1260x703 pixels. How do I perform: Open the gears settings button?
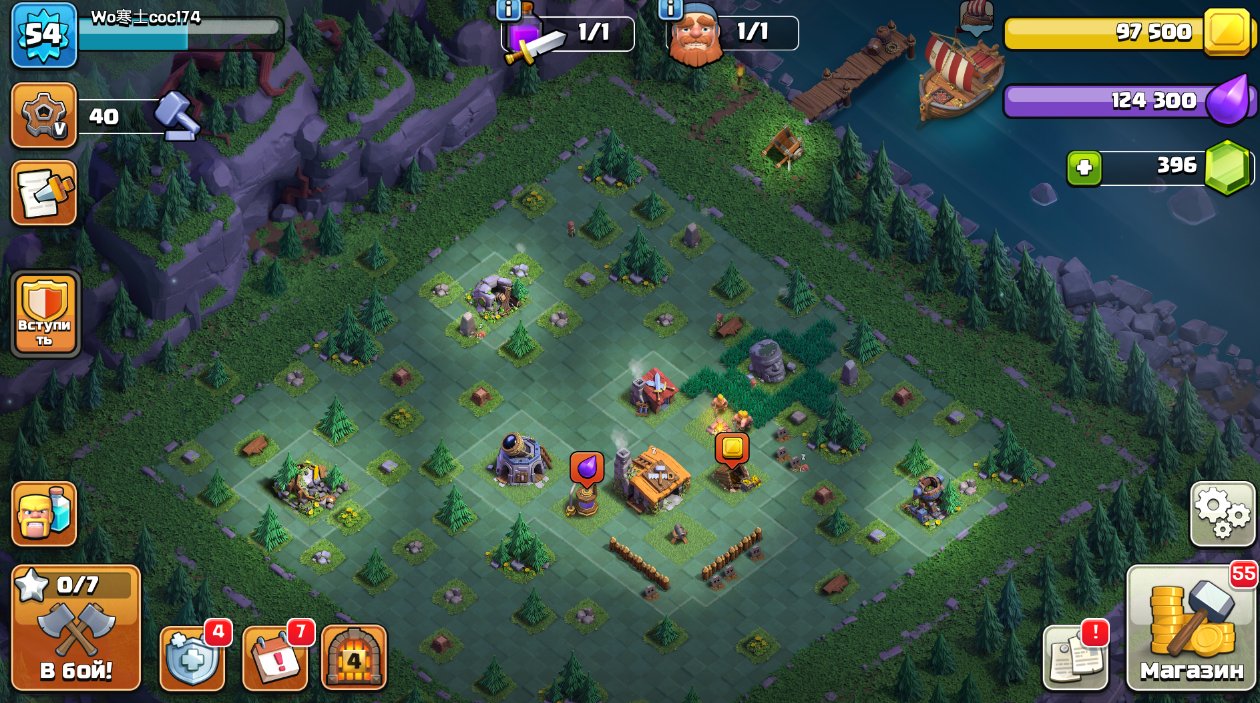pos(1222,514)
